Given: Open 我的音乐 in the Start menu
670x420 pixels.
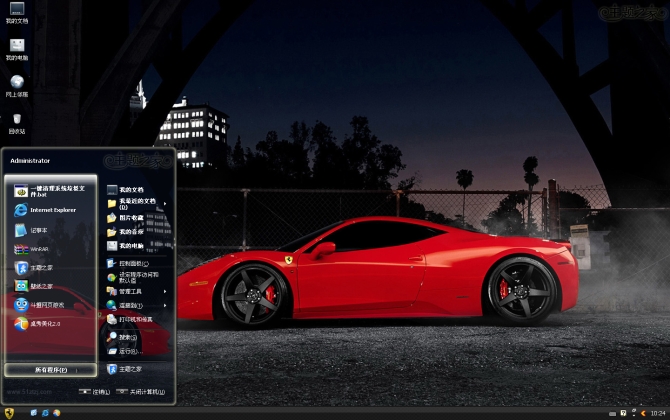Looking at the screenshot, I should tap(131, 232).
